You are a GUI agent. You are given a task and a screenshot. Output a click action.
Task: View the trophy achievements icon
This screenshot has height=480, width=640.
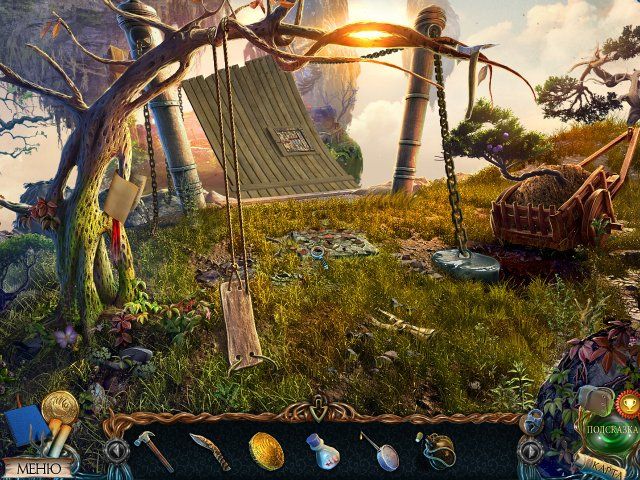627,403
